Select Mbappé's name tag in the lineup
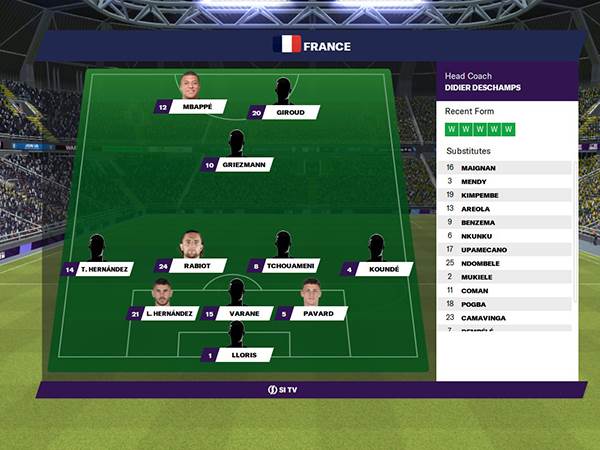 pyautogui.click(x=197, y=107)
